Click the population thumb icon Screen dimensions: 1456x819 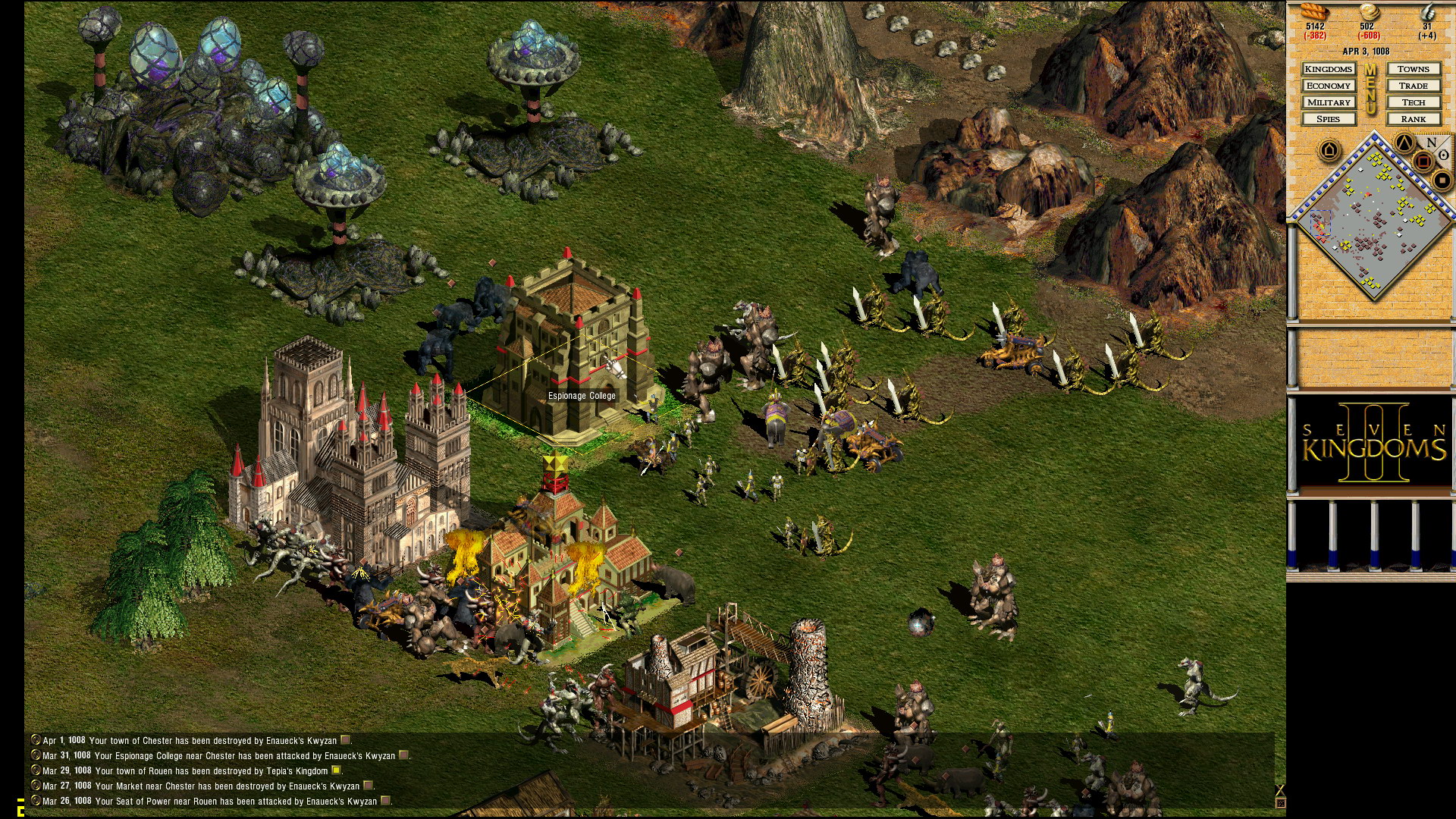[1429, 12]
